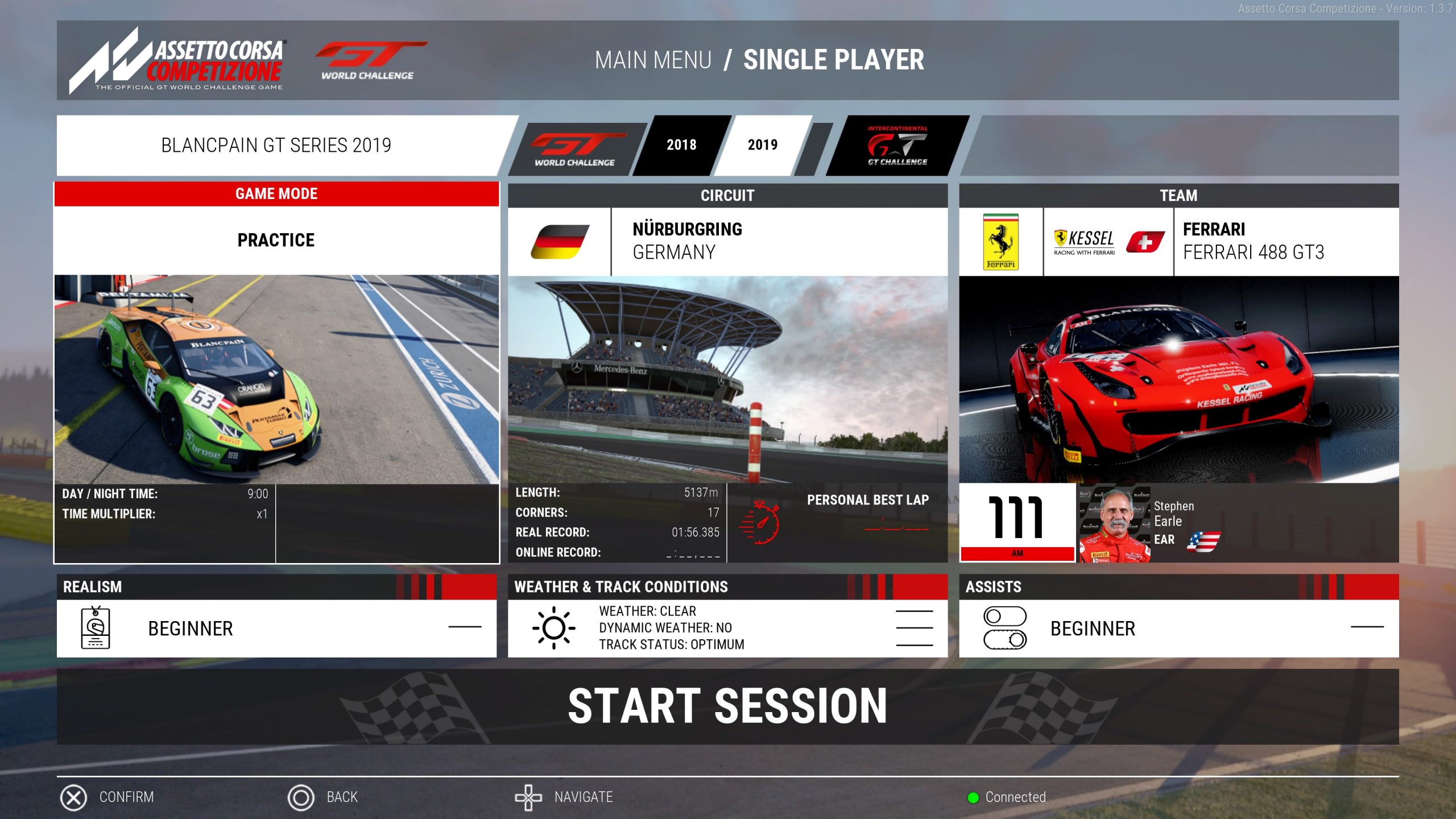The height and width of the screenshot is (819, 1456).
Task: Select driver Stephen Earle's portrait
Action: click(x=1115, y=524)
